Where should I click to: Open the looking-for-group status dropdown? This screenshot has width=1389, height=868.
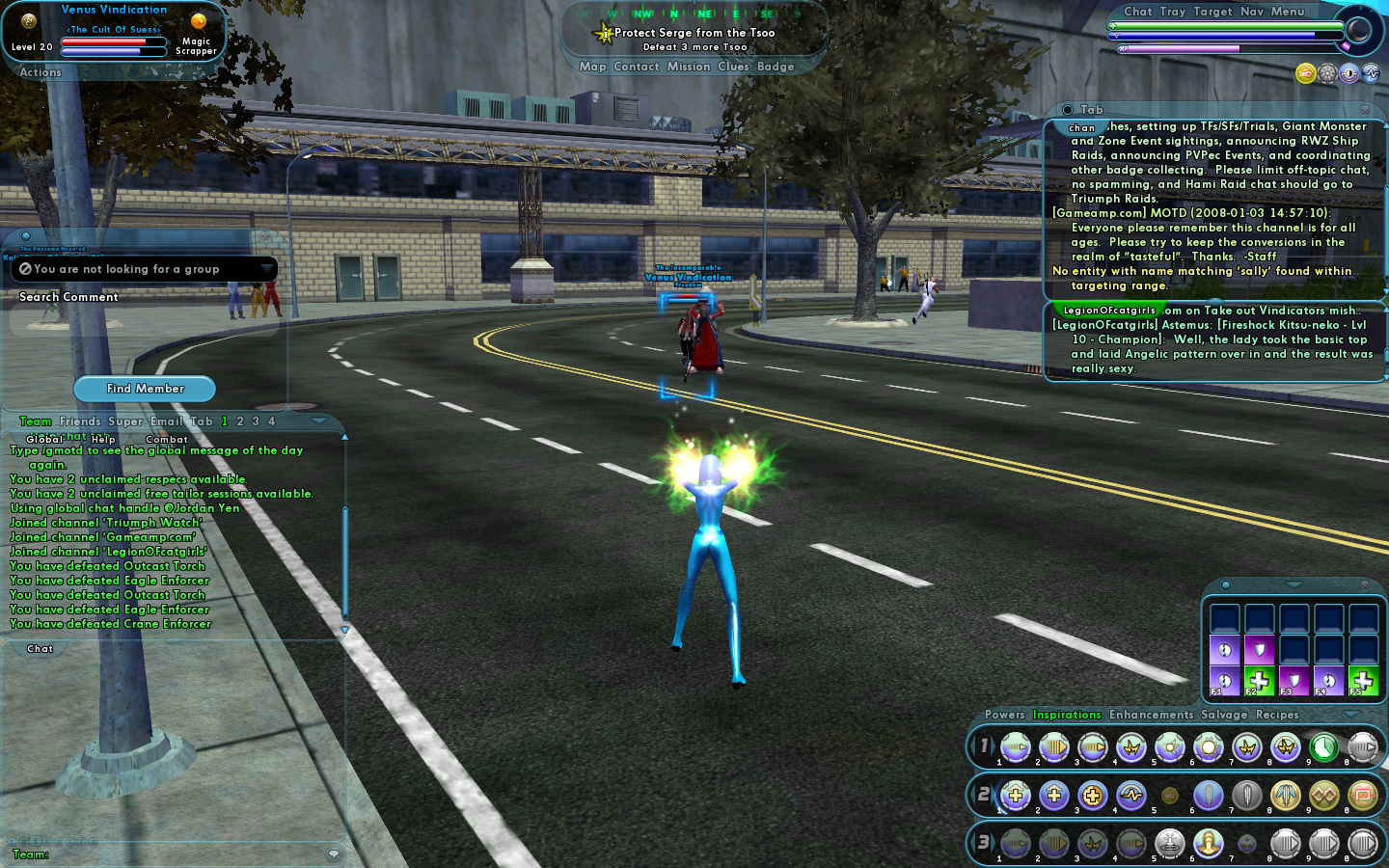click(x=266, y=269)
